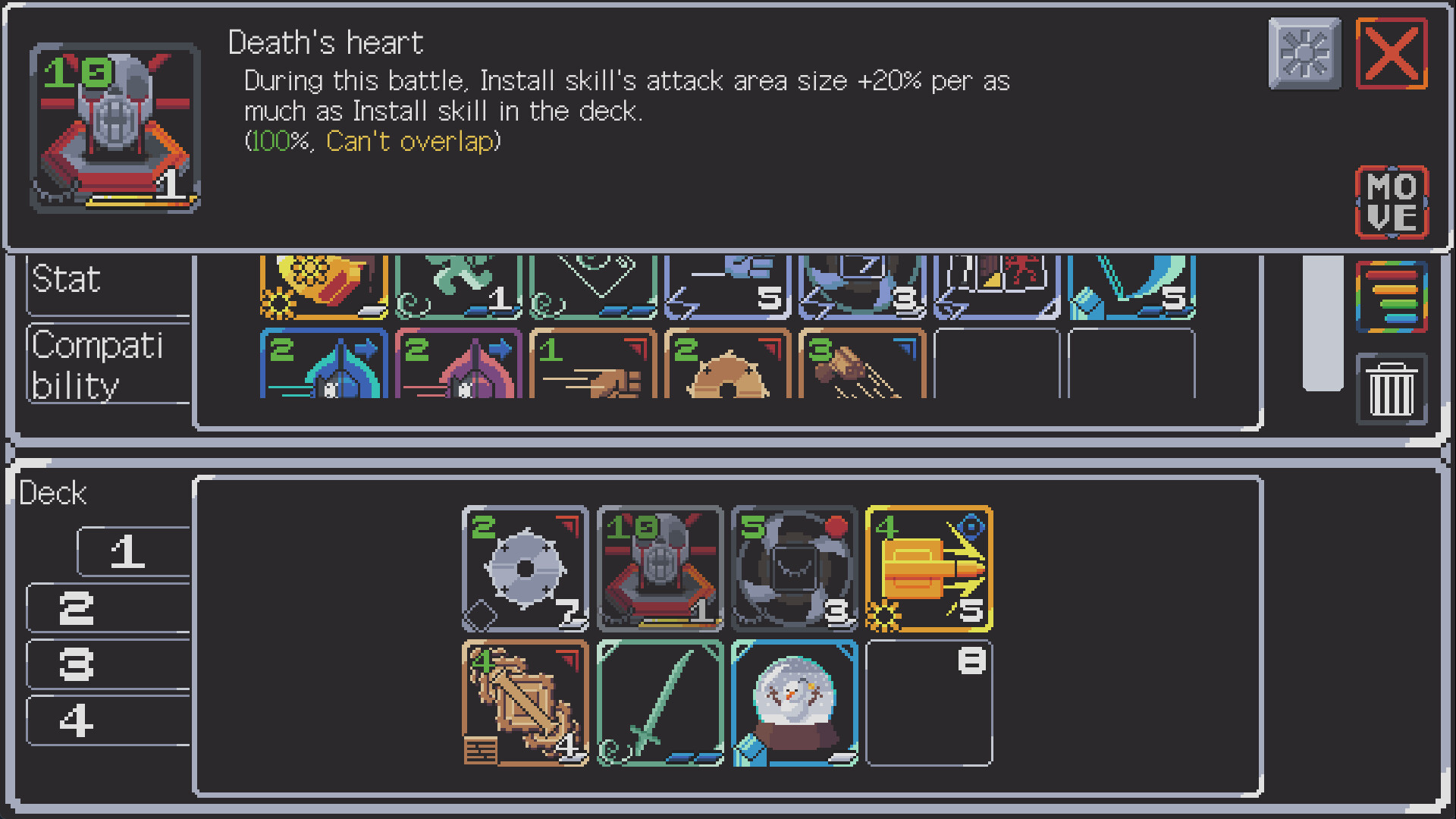Select the green sword card
The width and height of the screenshot is (1456, 819).
click(659, 703)
